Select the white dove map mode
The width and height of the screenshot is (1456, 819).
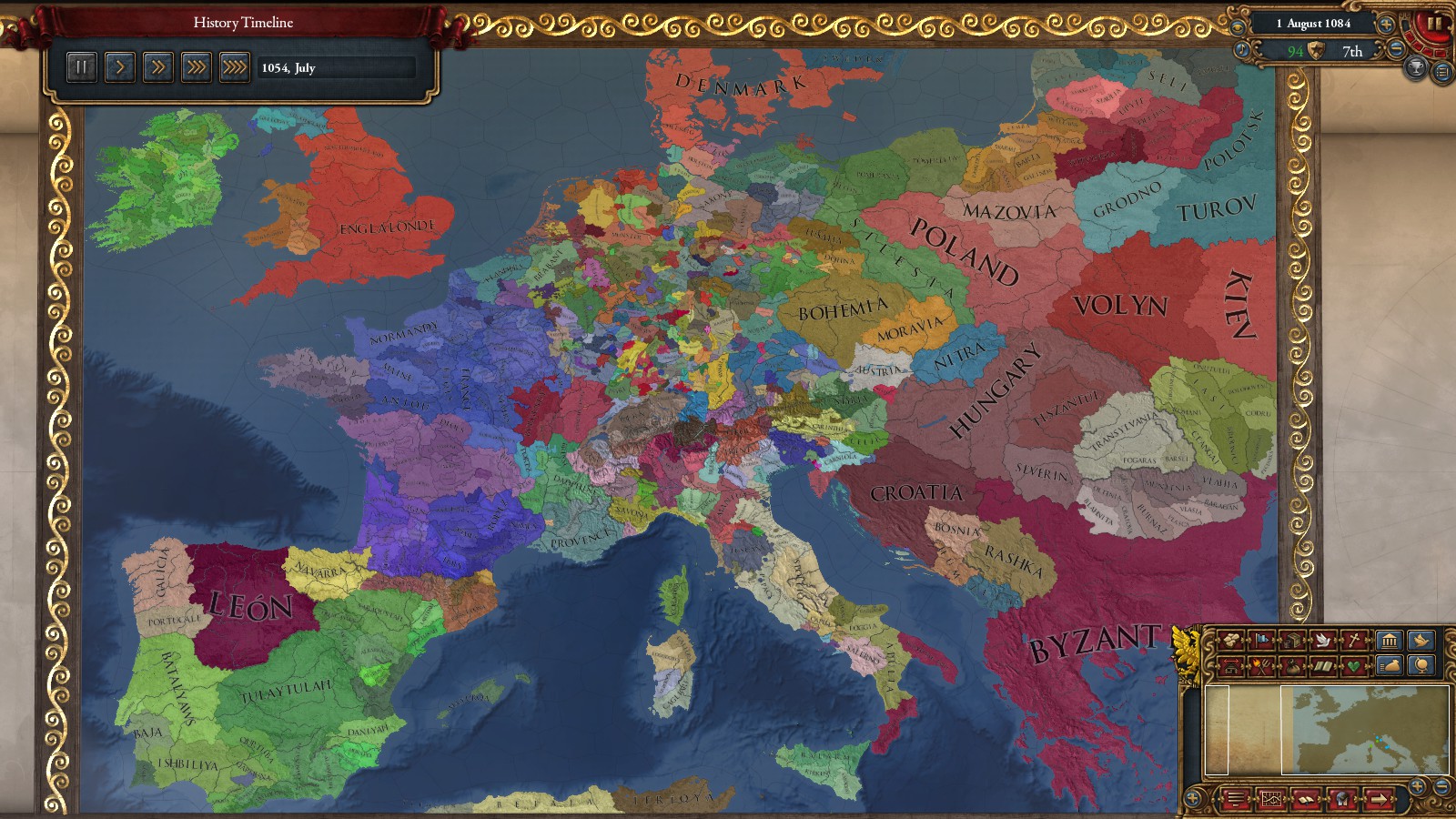(1322, 641)
